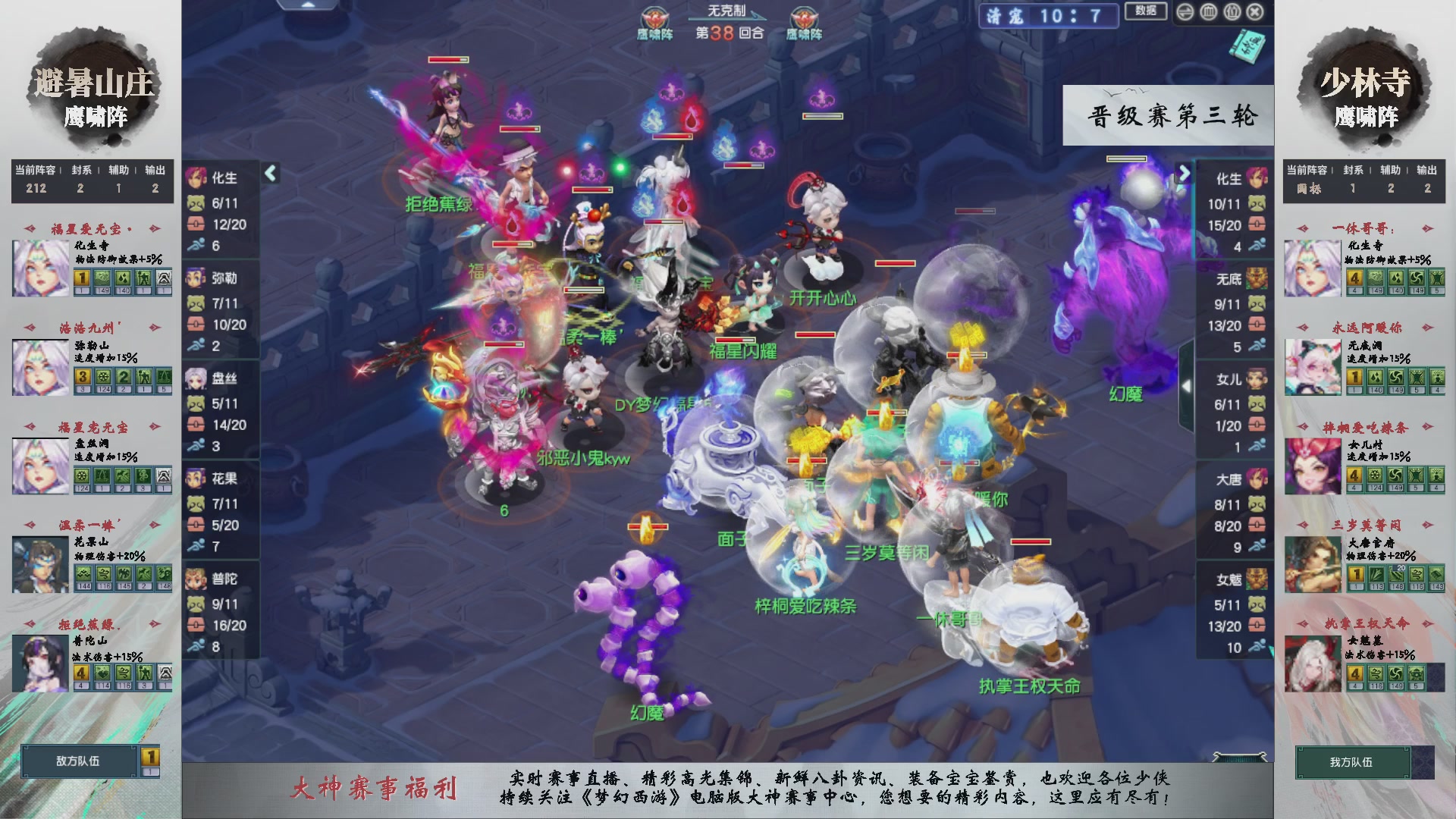Viewport: 1456px width, 819px height.
Task: Select the 输出 column header in the left lineup panel
Action: 155,170
